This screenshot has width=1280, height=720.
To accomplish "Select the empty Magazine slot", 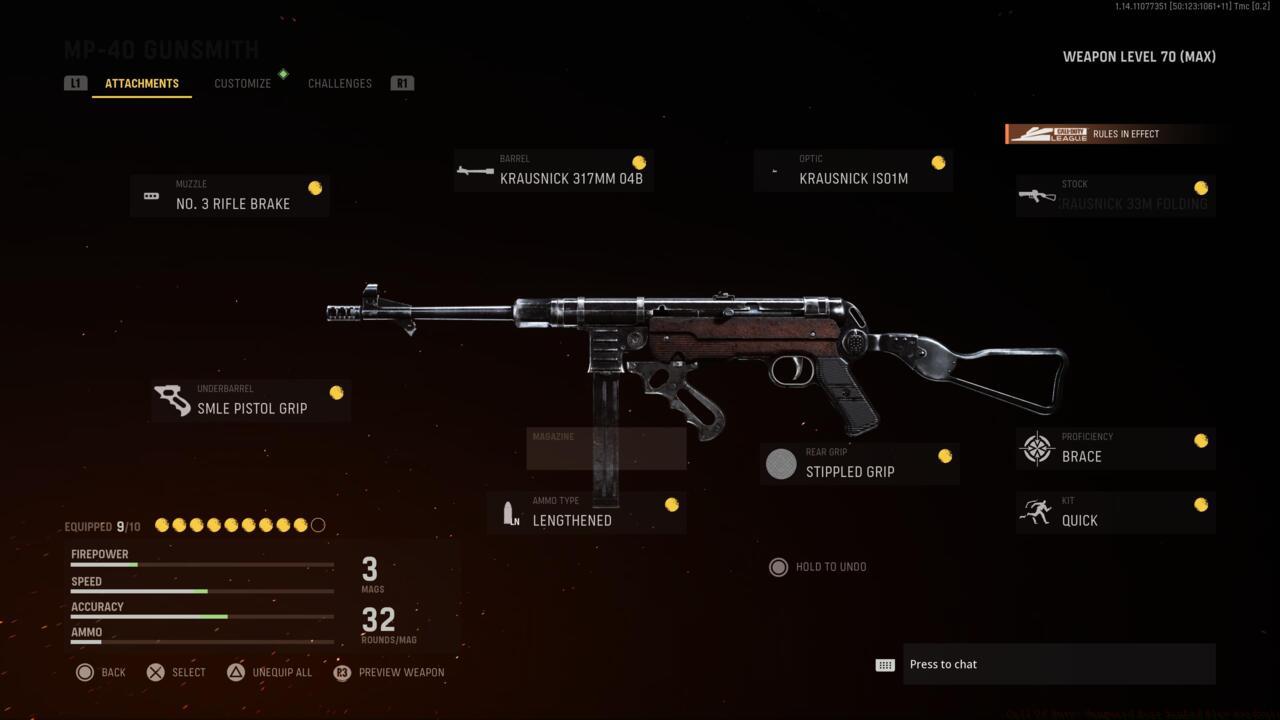I will point(605,448).
